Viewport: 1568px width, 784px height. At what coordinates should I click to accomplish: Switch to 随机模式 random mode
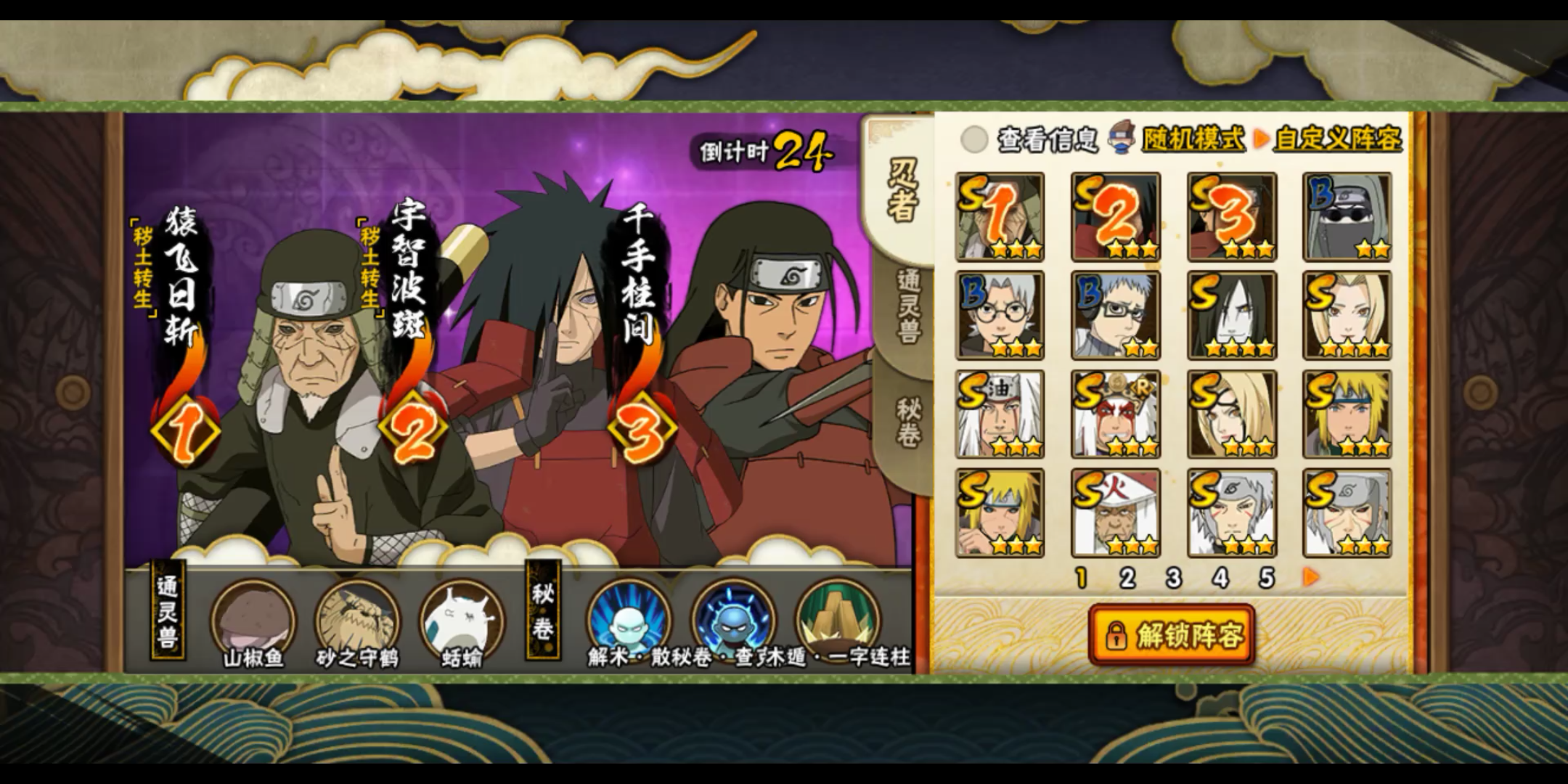point(1193,139)
